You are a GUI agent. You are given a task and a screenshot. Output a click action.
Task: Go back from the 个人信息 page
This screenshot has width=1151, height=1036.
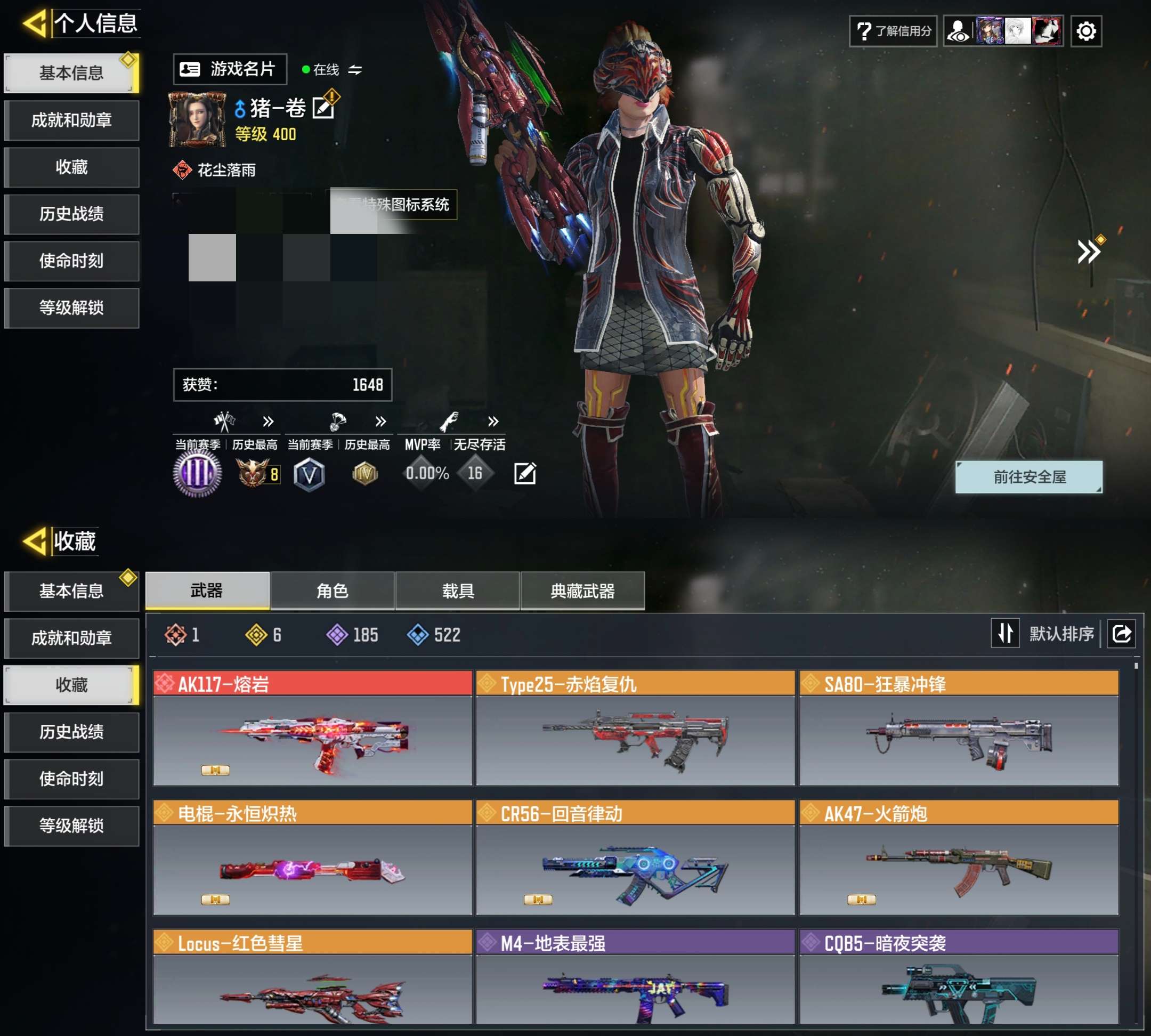coord(35,24)
